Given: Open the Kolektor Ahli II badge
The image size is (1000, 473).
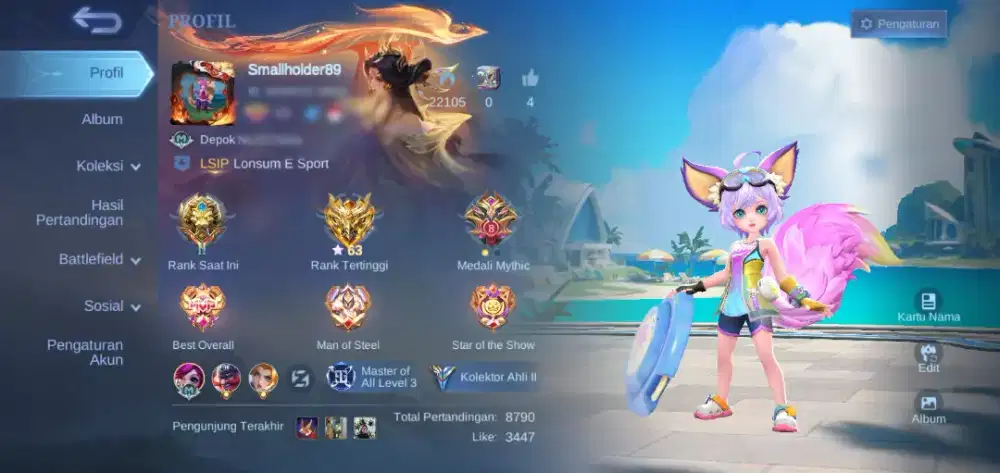Looking at the screenshot, I should (x=485, y=377).
